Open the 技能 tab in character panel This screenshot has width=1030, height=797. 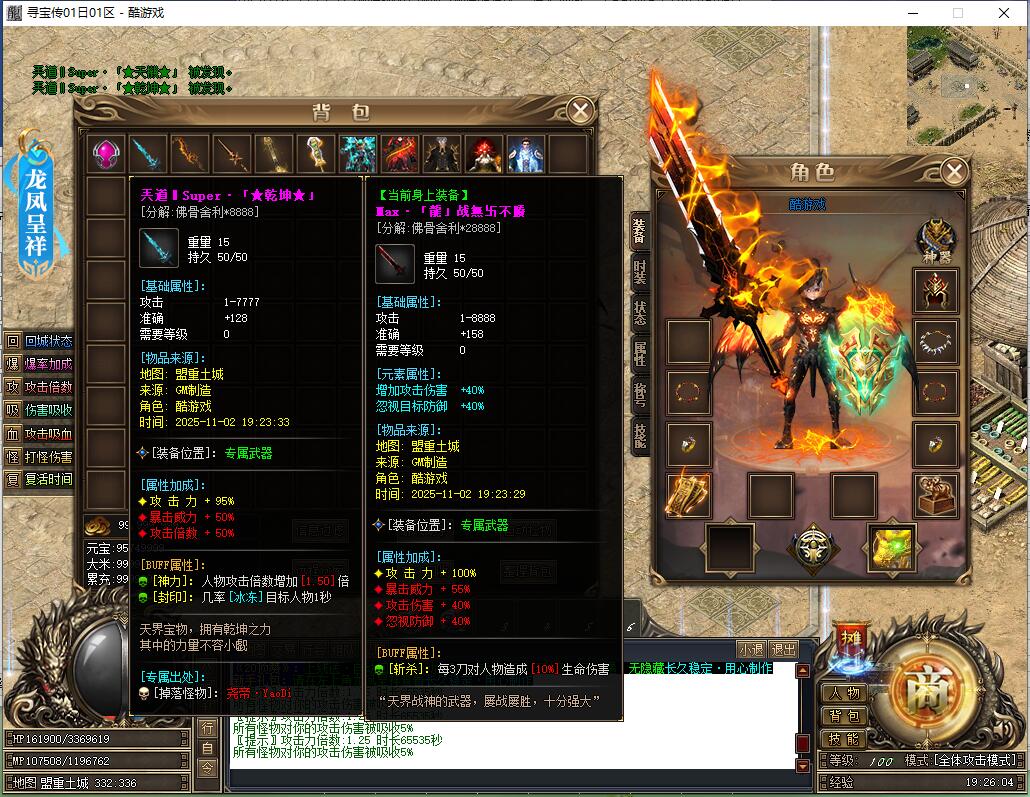pos(639,434)
